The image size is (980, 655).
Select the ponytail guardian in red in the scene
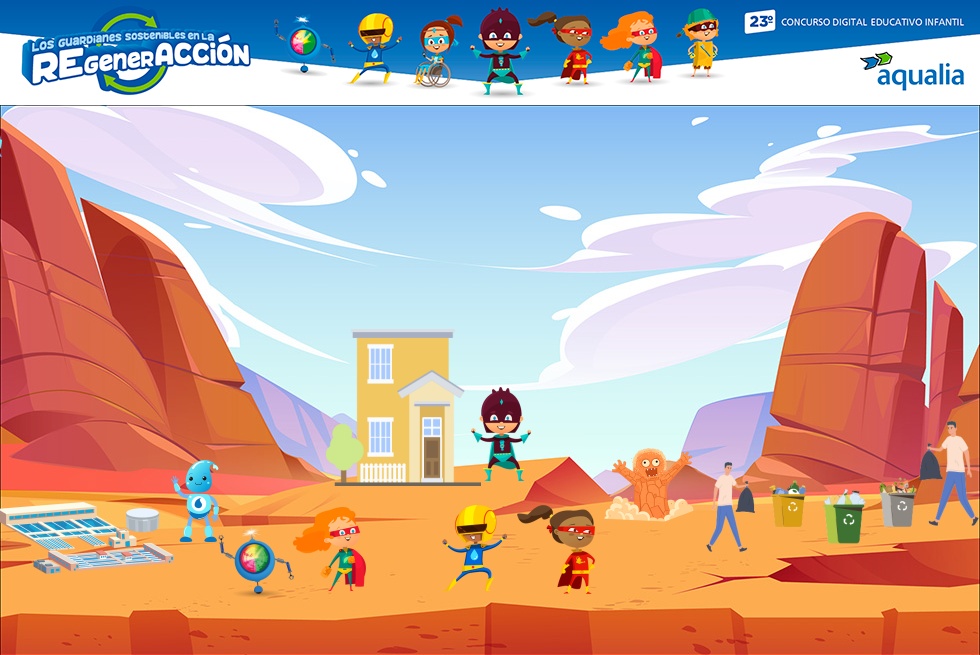tap(572, 548)
